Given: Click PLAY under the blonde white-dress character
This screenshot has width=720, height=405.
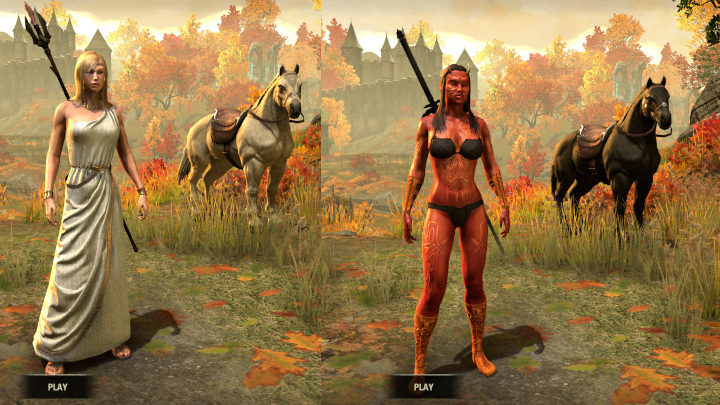Looking at the screenshot, I should pos(57,386).
